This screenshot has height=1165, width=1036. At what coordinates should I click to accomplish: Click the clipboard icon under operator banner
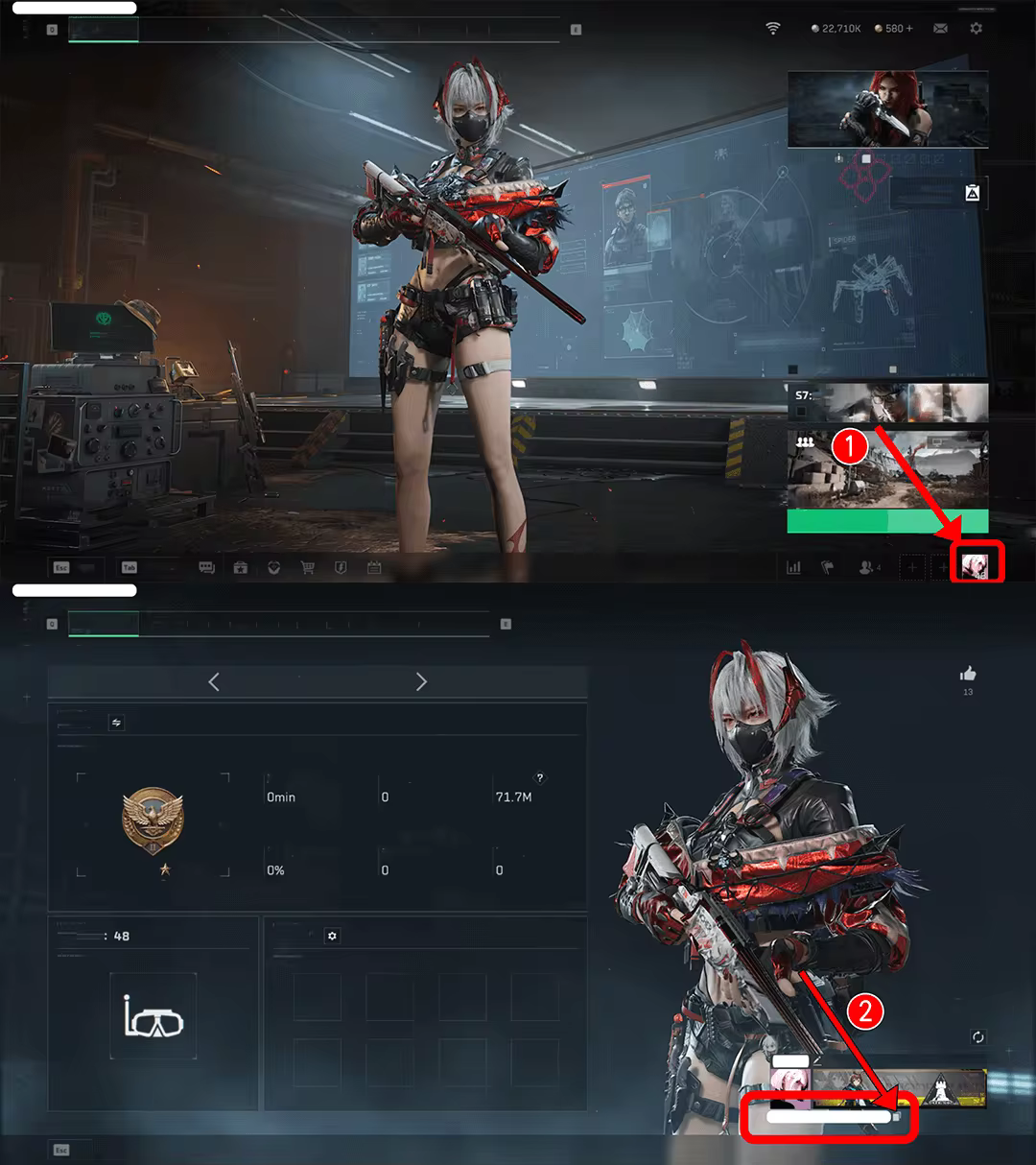tap(972, 193)
